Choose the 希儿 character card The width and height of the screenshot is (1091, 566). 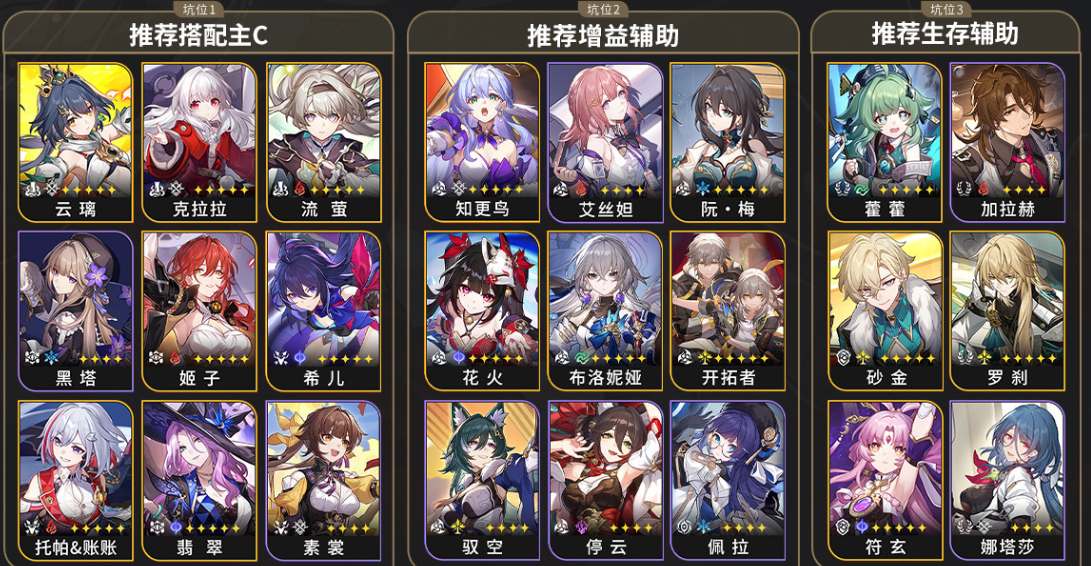[324, 309]
